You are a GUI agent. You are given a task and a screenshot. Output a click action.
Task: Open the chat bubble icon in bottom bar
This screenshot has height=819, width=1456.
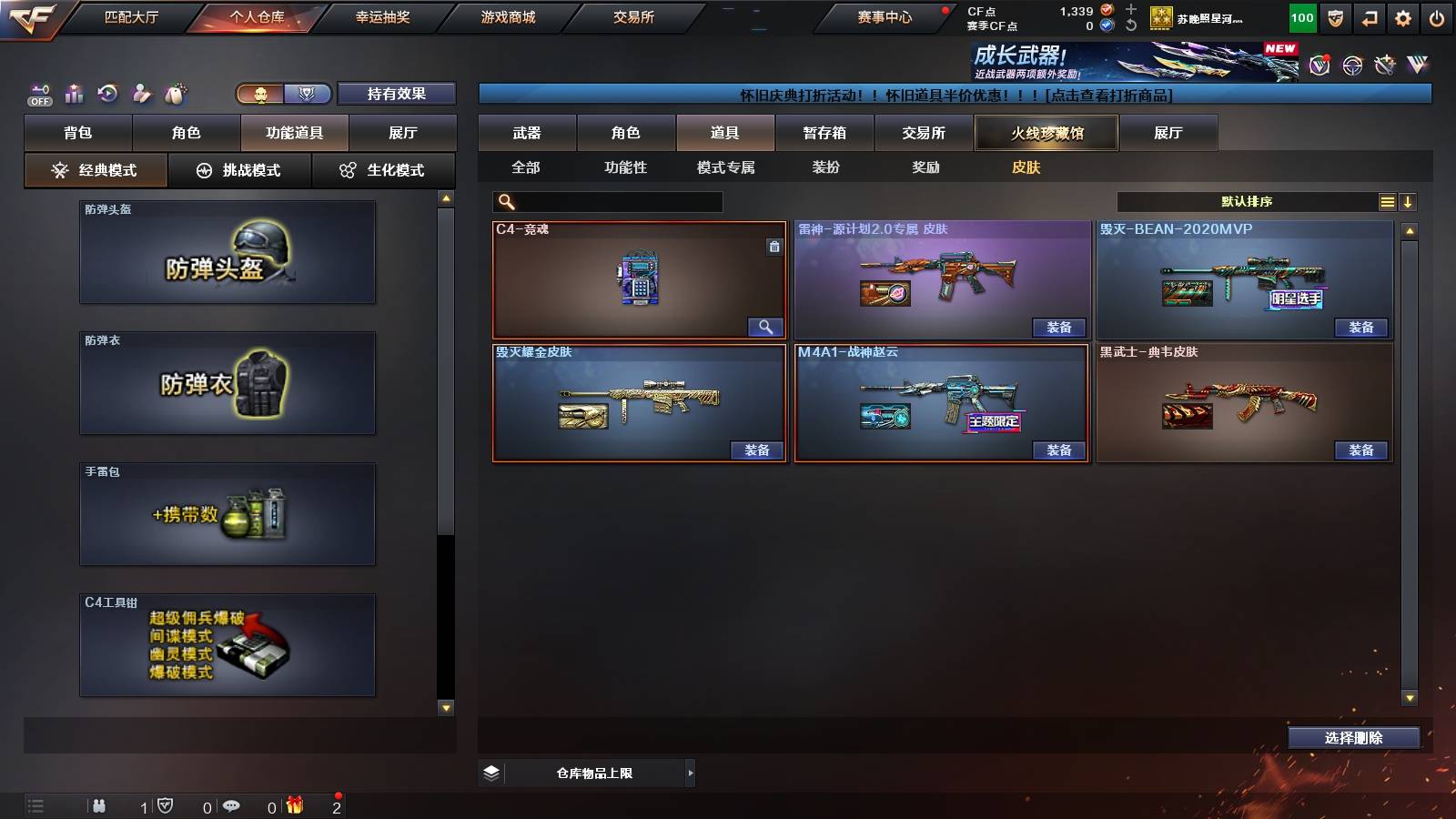[x=232, y=805]
